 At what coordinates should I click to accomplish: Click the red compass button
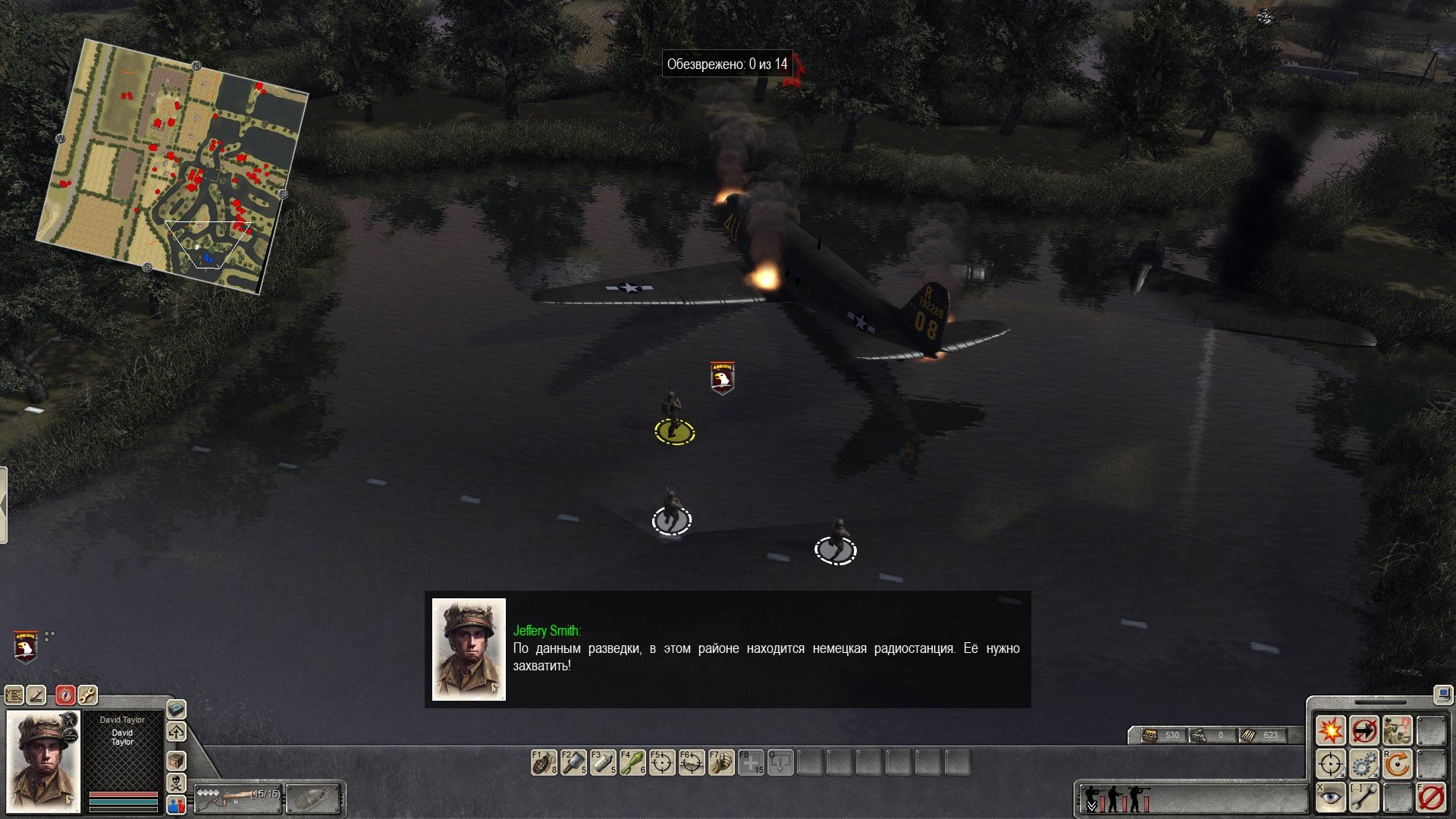coord(65,695)
